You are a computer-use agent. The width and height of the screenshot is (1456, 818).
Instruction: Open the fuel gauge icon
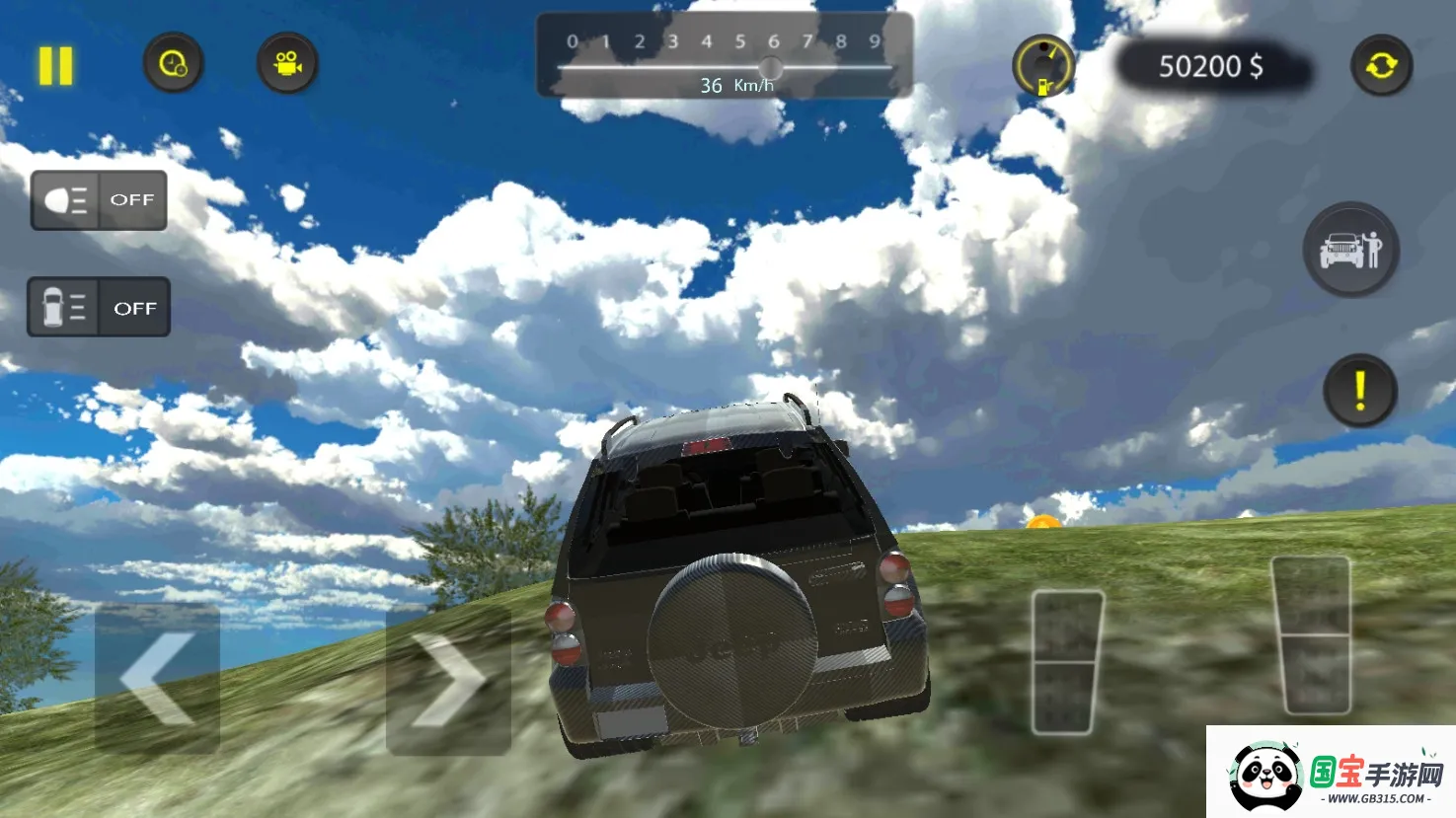(1043, 66)
